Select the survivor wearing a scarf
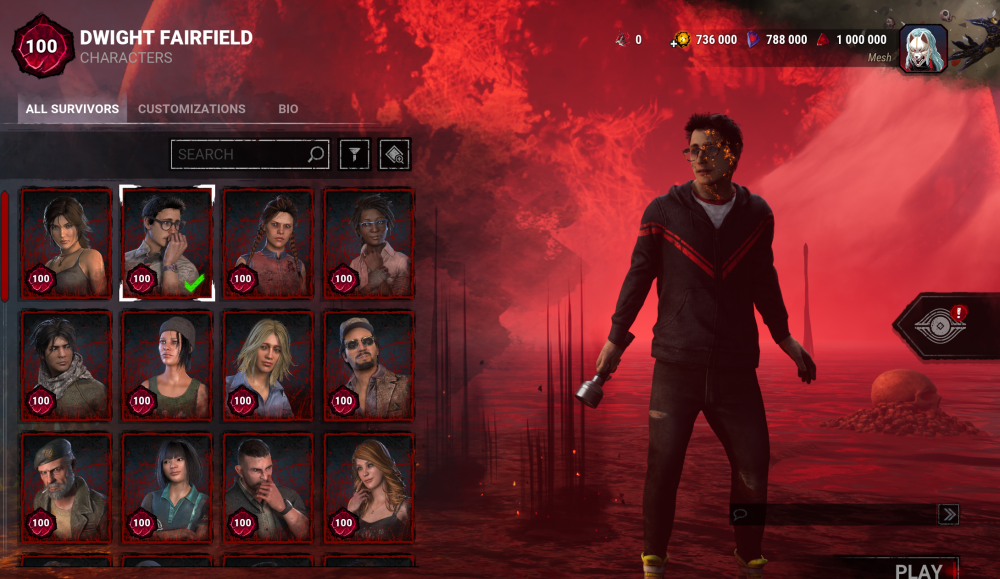 [x=66, y=365]
